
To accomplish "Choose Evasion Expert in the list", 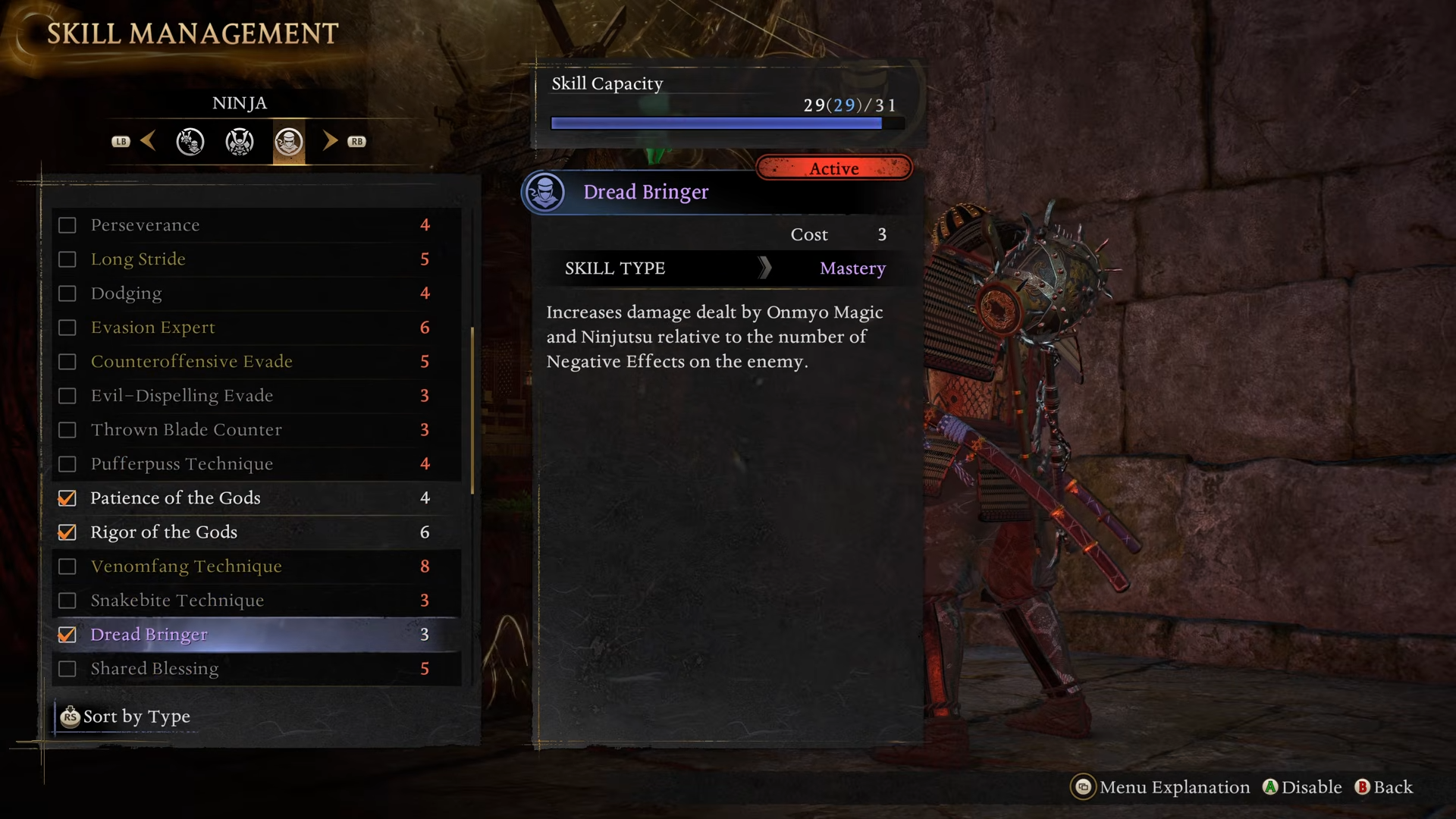I will coord(152,328).
